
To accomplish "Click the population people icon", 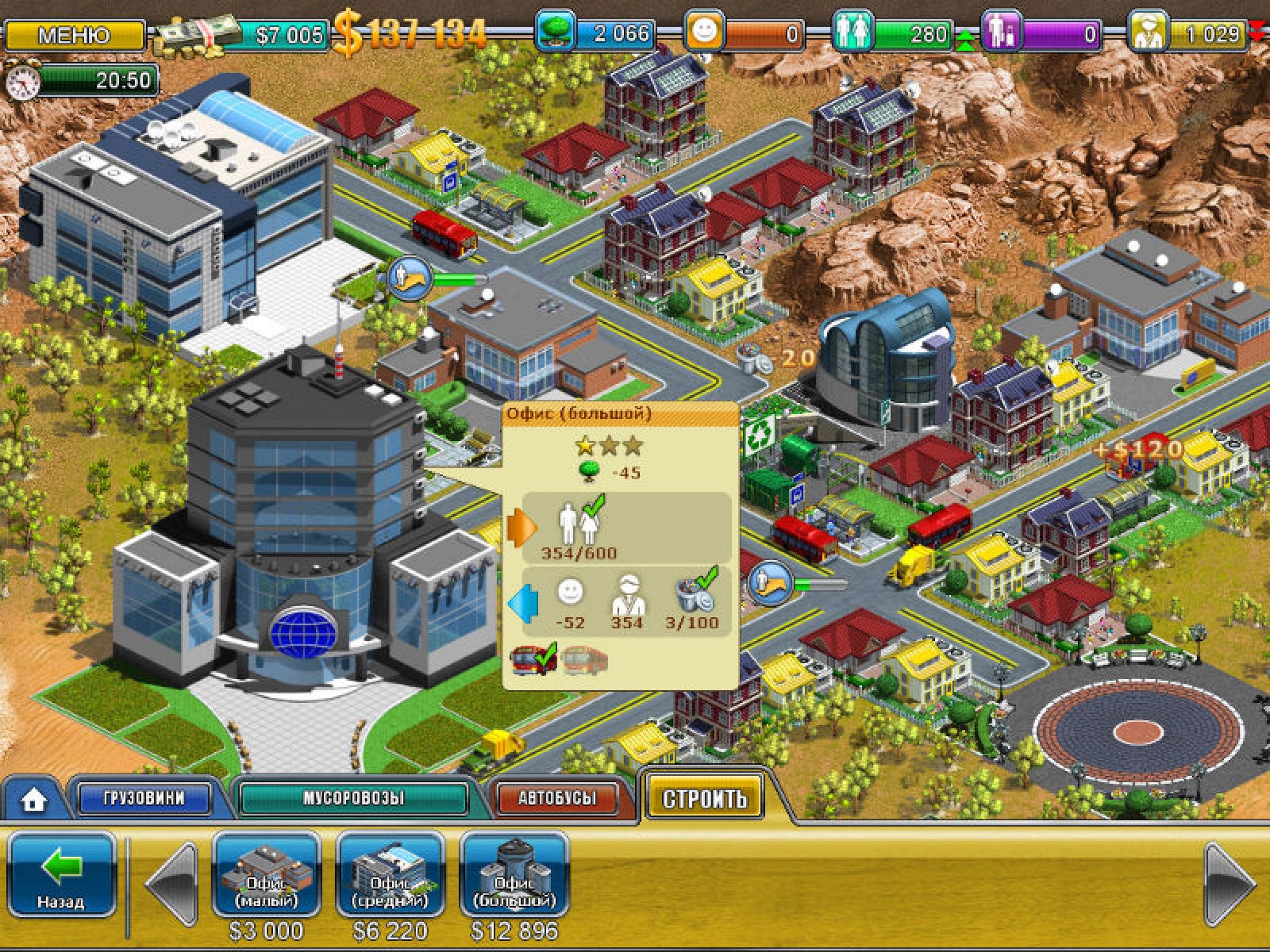I will click(852, 33).
